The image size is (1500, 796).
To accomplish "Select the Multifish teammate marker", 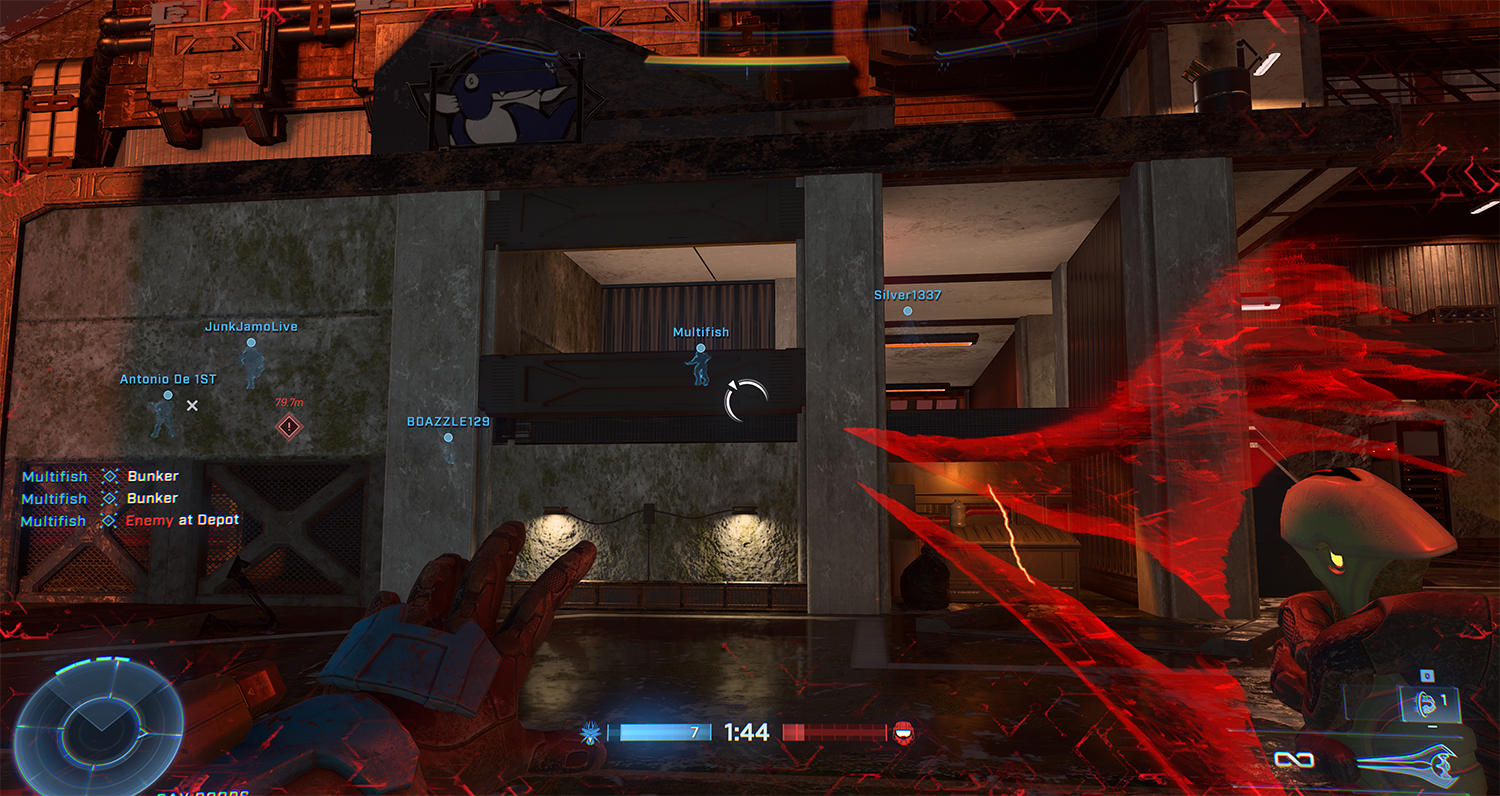I will [x=700, y=349].
